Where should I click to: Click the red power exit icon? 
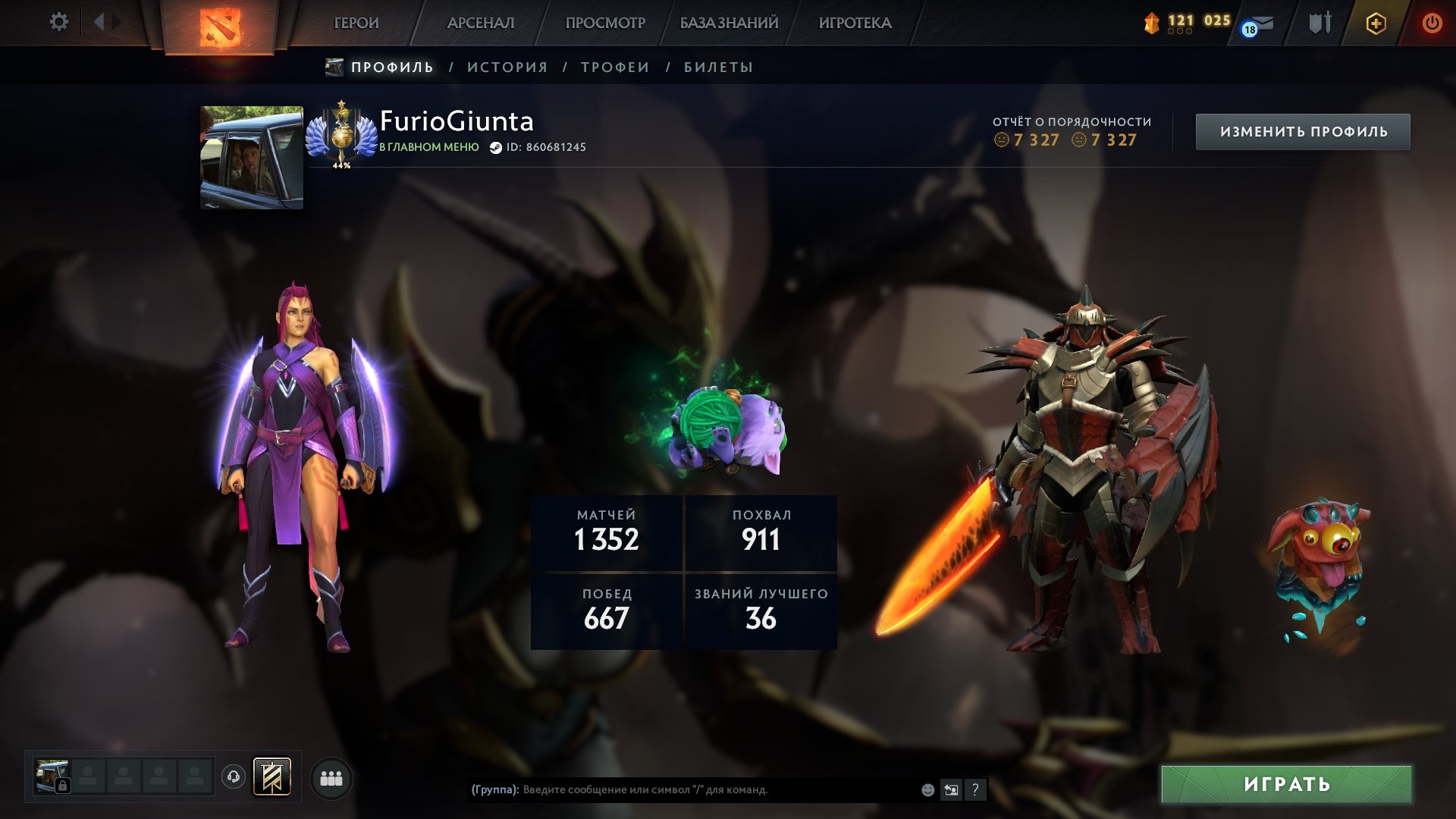point(1432,23)
